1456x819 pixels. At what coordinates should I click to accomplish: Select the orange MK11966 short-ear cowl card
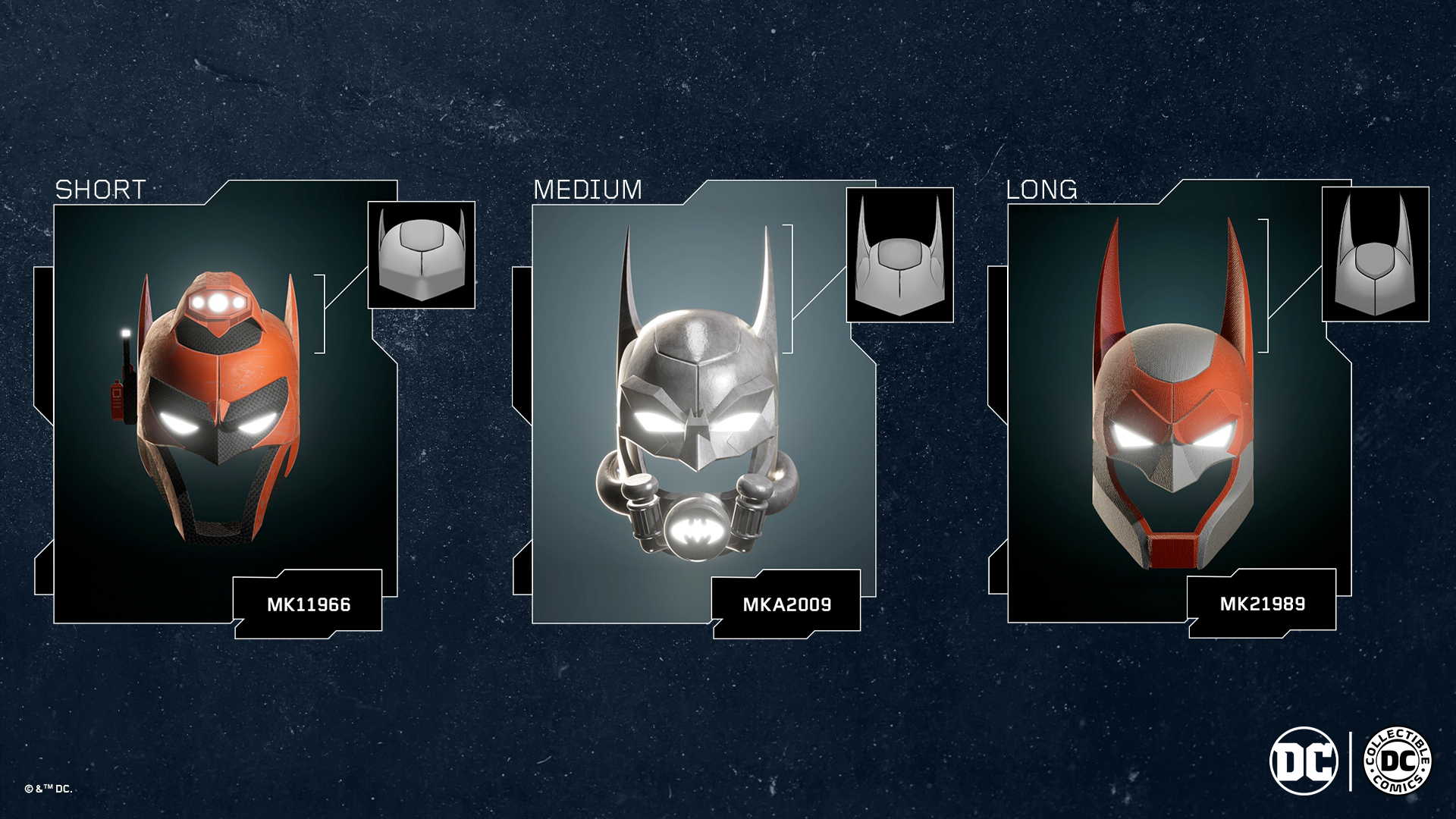pyautogui.click(x=218, y=409)
